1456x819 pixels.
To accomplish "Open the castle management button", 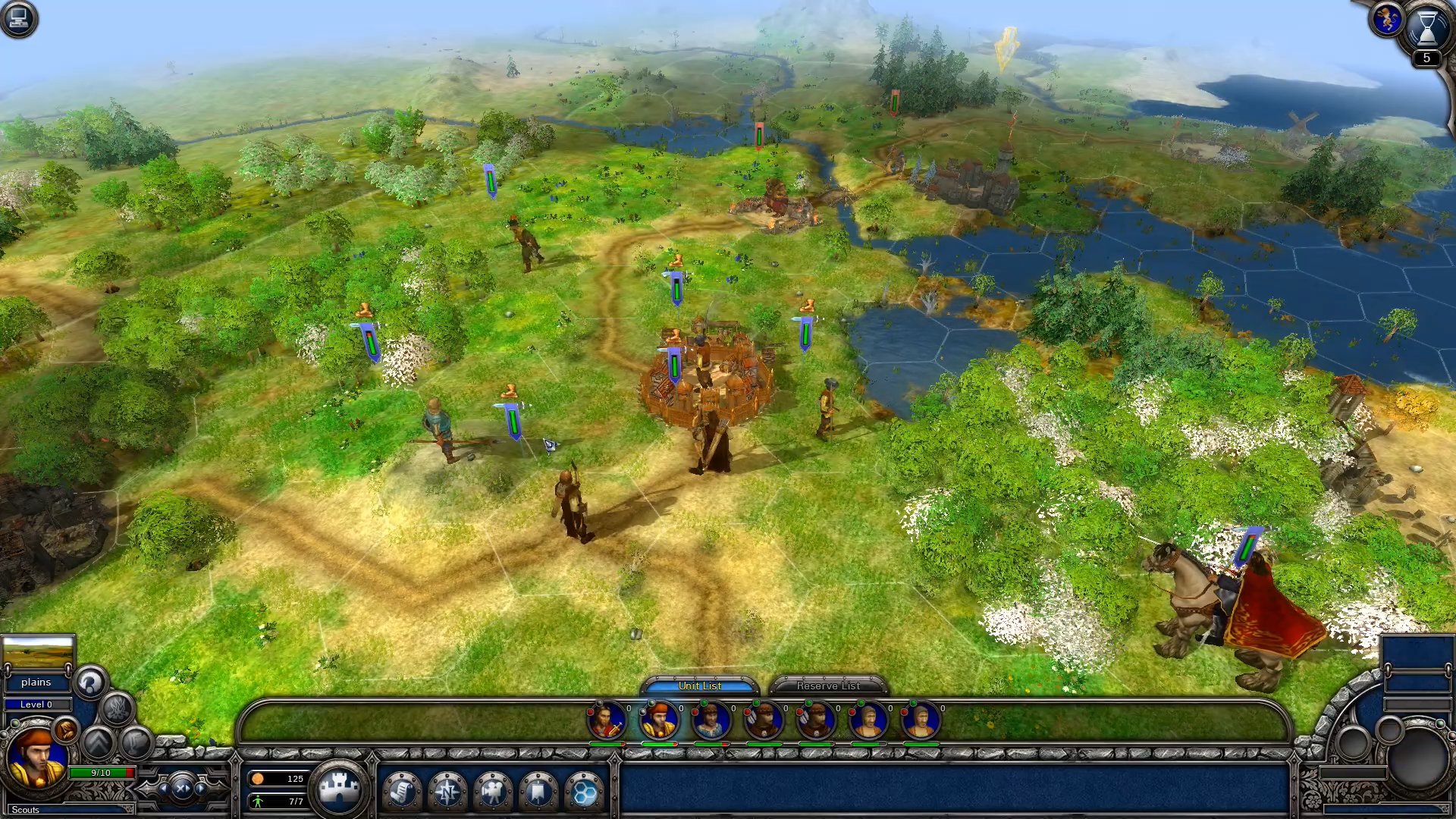I will pos(339,789).
